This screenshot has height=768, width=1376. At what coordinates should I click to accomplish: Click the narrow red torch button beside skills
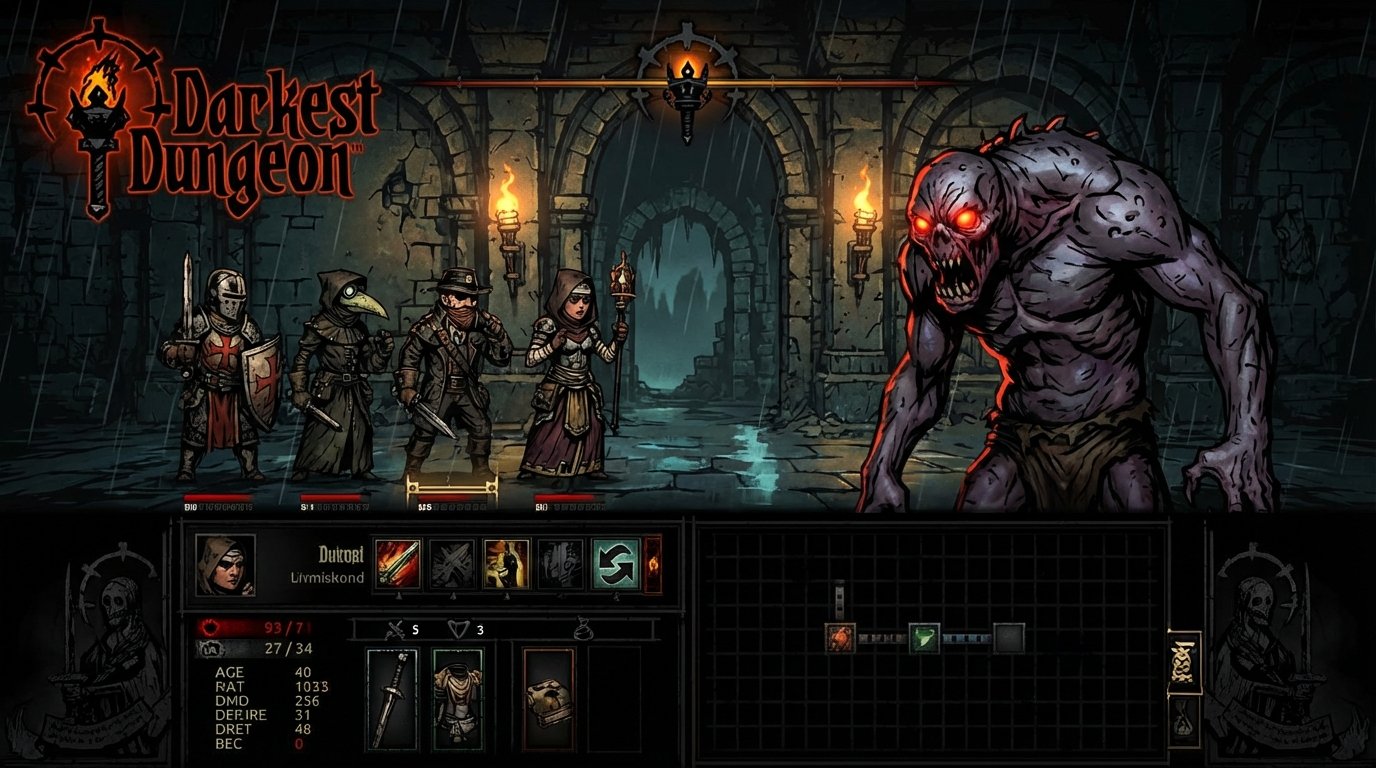[653, 564]
